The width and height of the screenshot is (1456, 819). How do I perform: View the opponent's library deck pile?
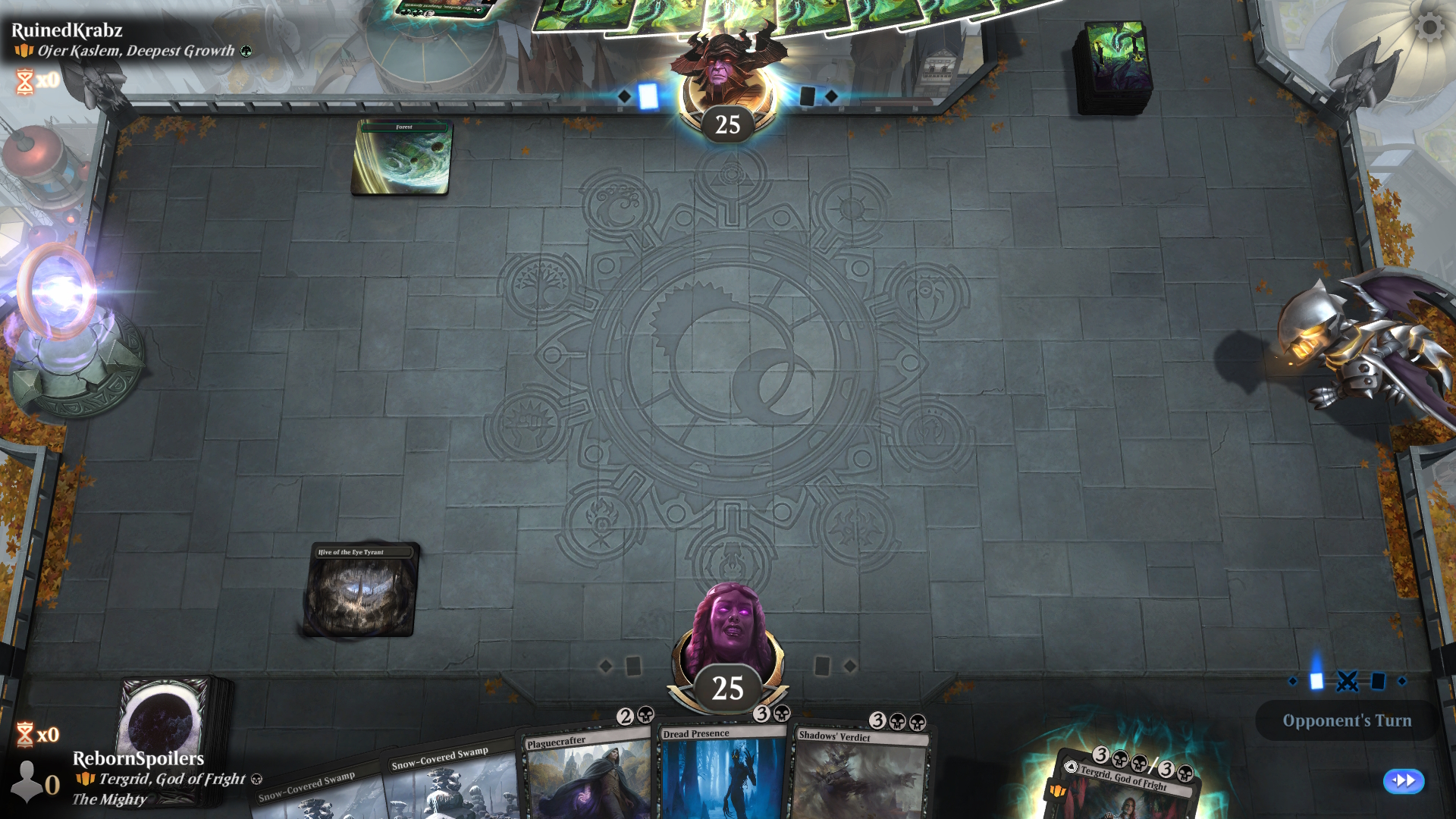1112,67
